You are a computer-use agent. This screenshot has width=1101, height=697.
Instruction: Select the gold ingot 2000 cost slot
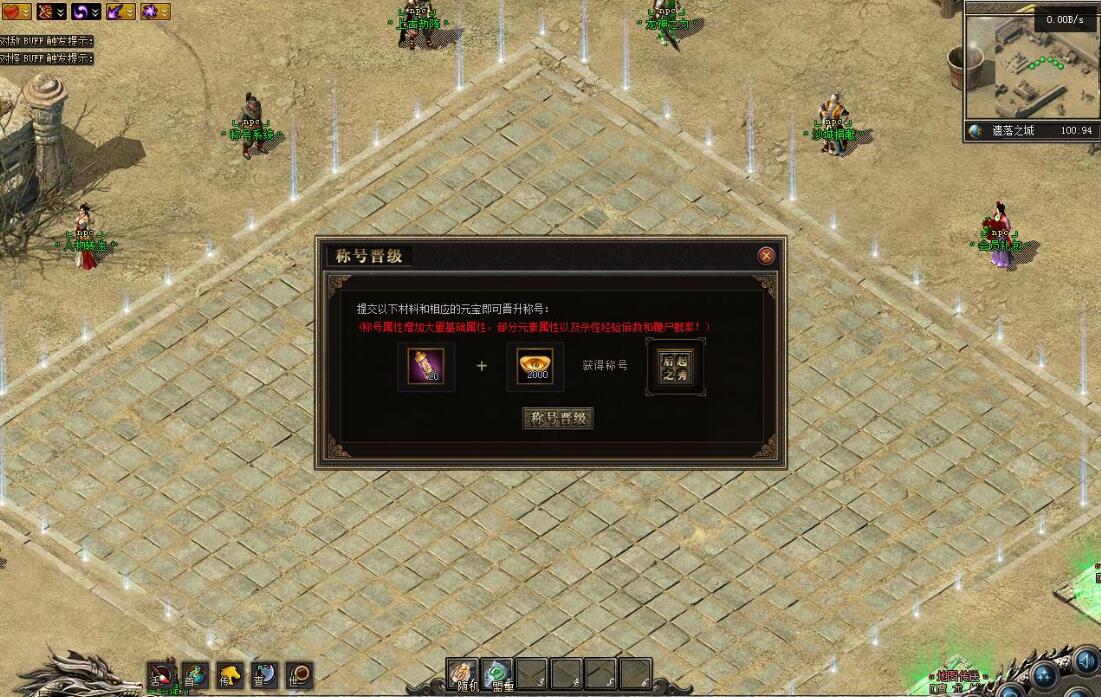coord(535,366)
